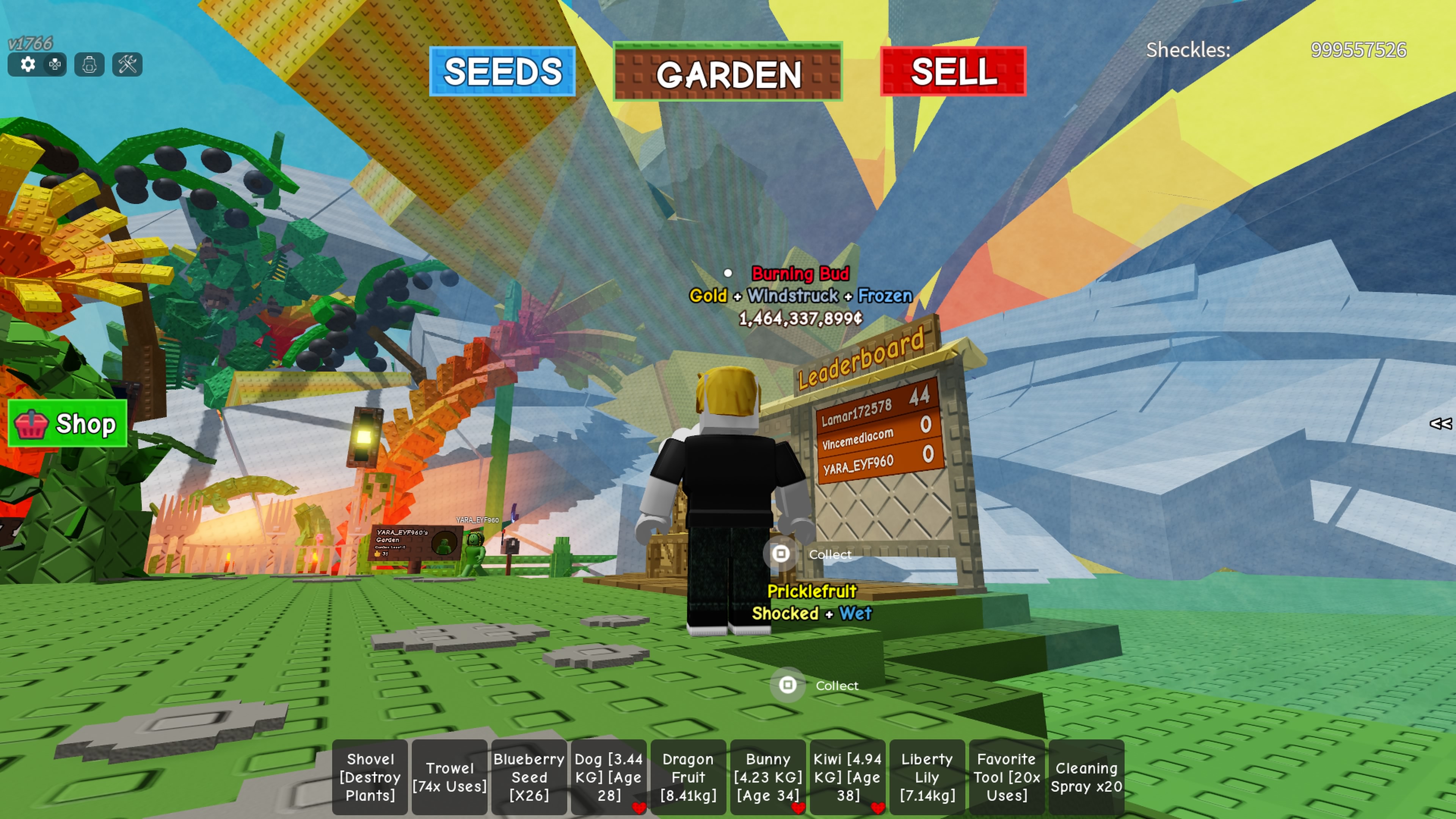Expand the side panel double-arrow
Screen dimensions: 1456x819
(1440, 424)
